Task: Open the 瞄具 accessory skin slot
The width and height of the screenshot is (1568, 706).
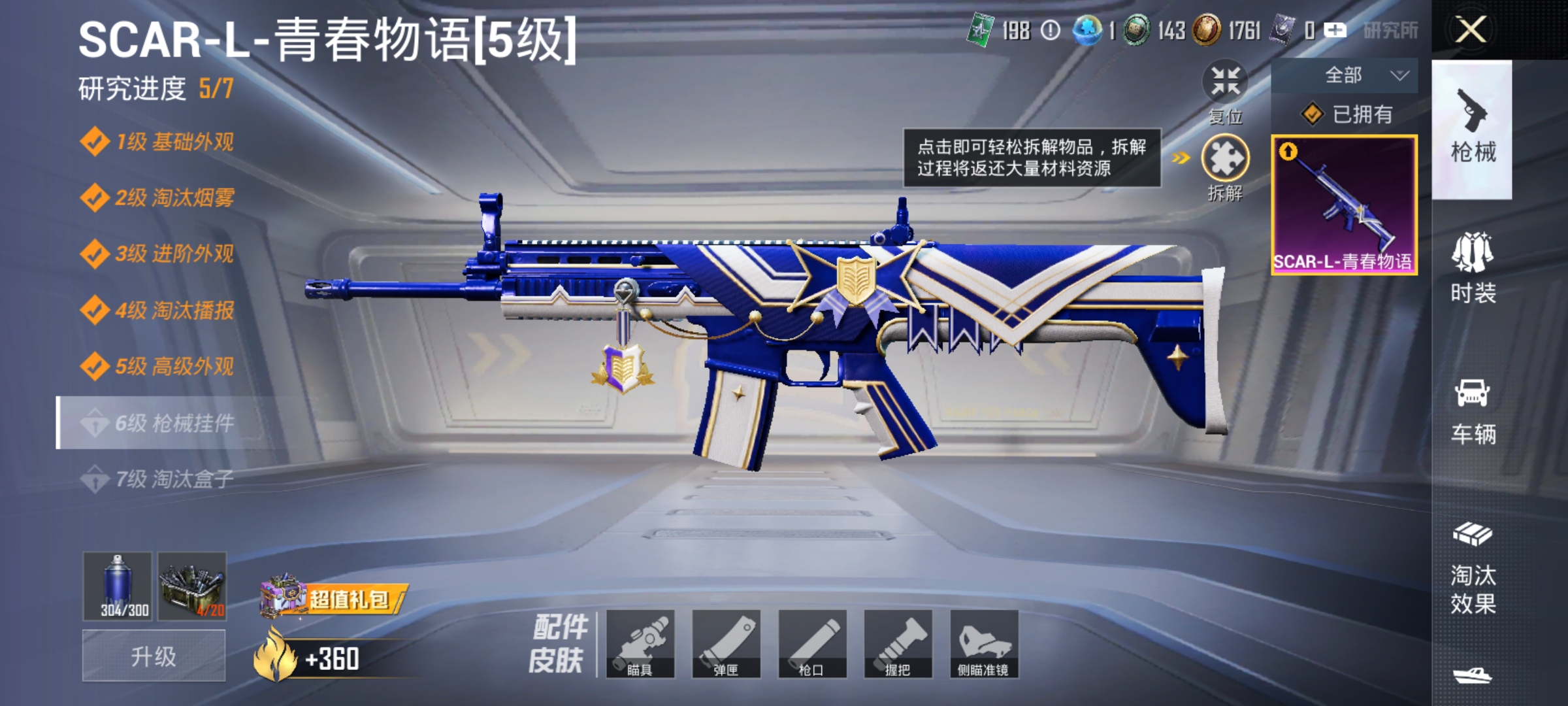Action: 644,644
